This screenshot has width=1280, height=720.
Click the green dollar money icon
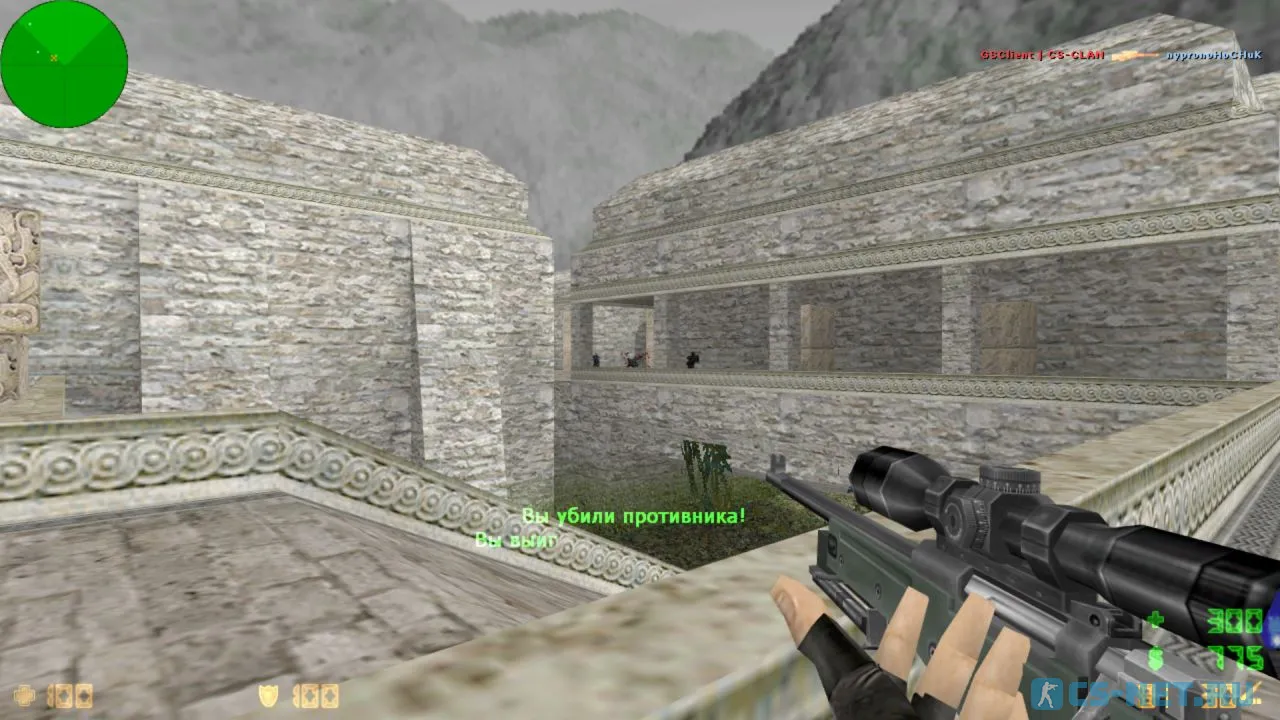coord(1156,657)
